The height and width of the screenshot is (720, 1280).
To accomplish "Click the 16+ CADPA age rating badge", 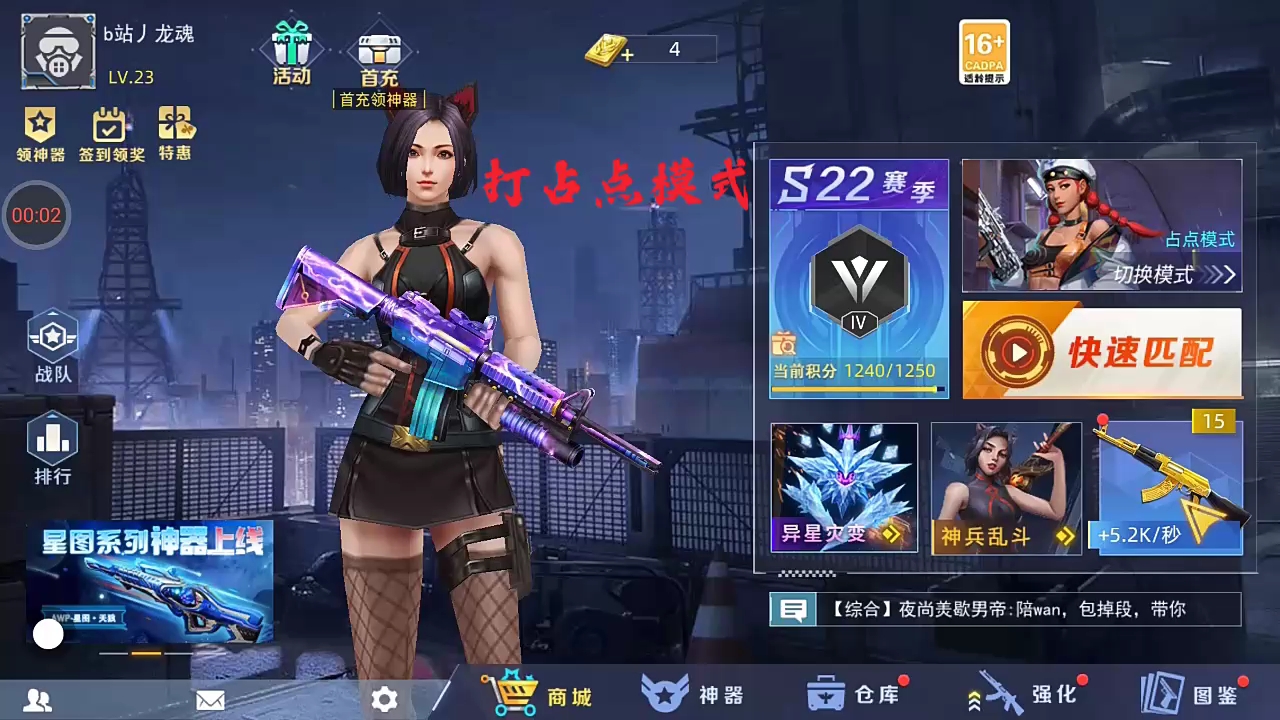I will click(x=983, y=50).
